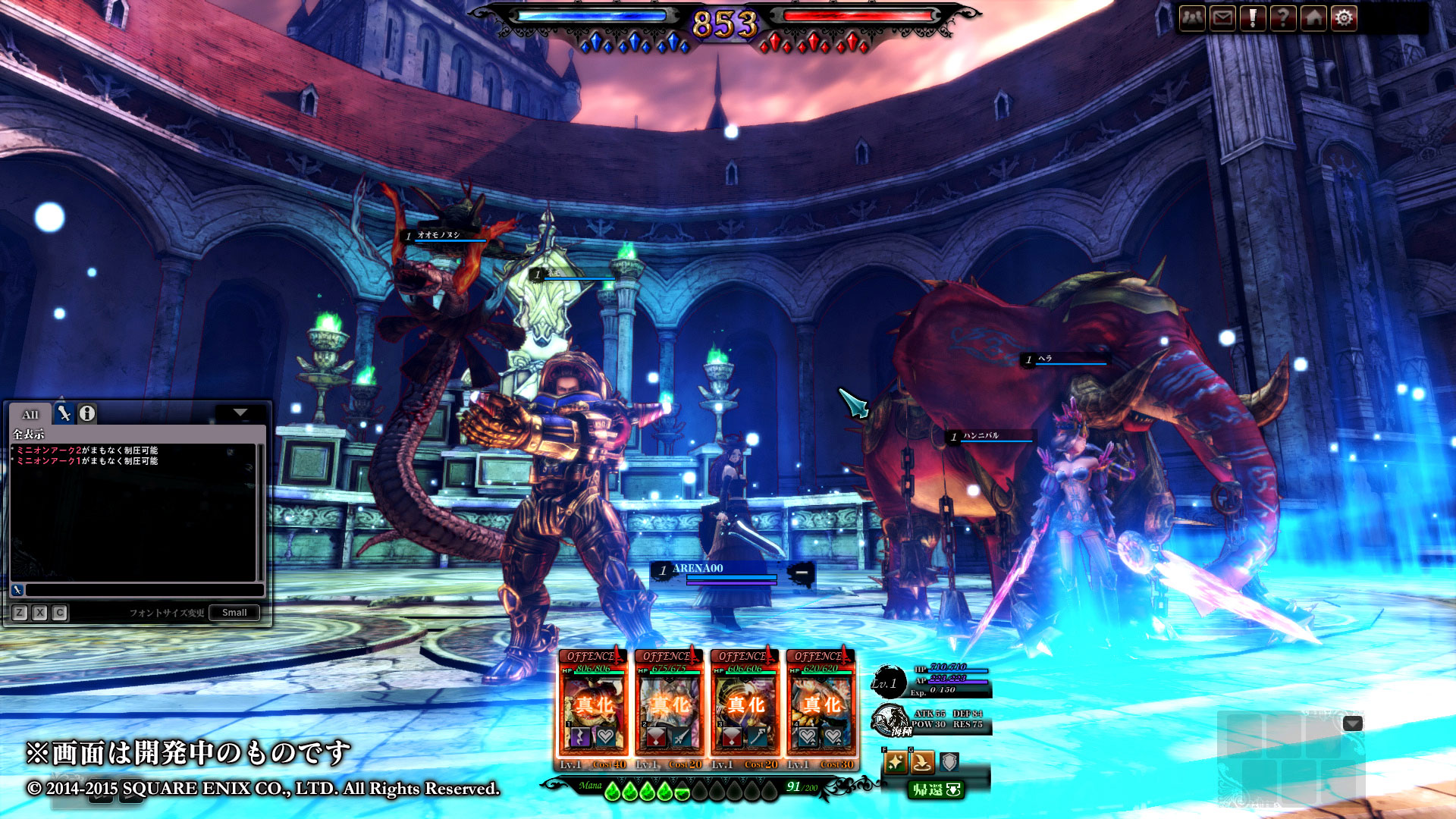Click the exclamation mark notice icon

pos(1253,17)
